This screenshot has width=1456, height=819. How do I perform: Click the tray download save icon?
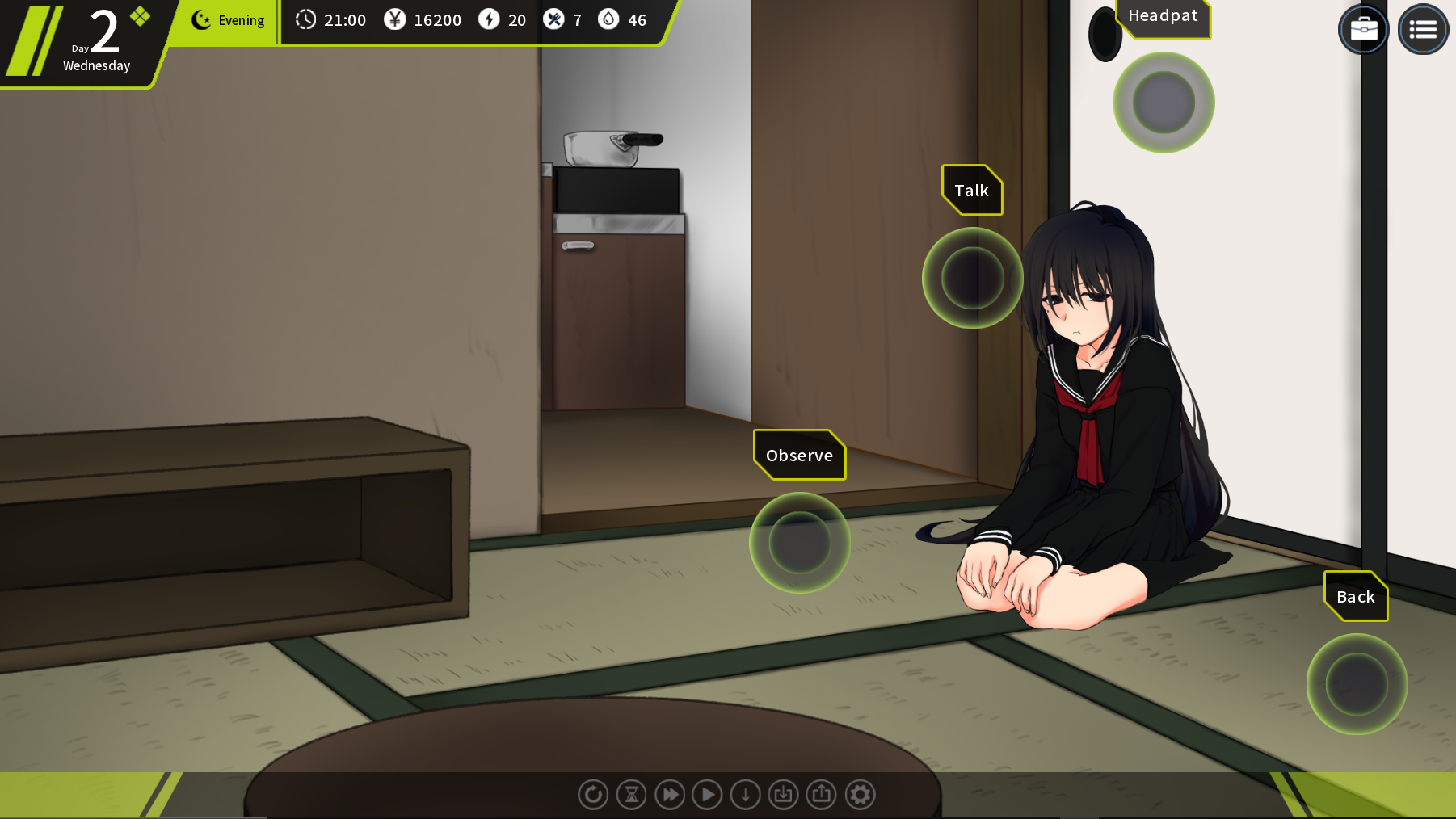tap(784, 795)
